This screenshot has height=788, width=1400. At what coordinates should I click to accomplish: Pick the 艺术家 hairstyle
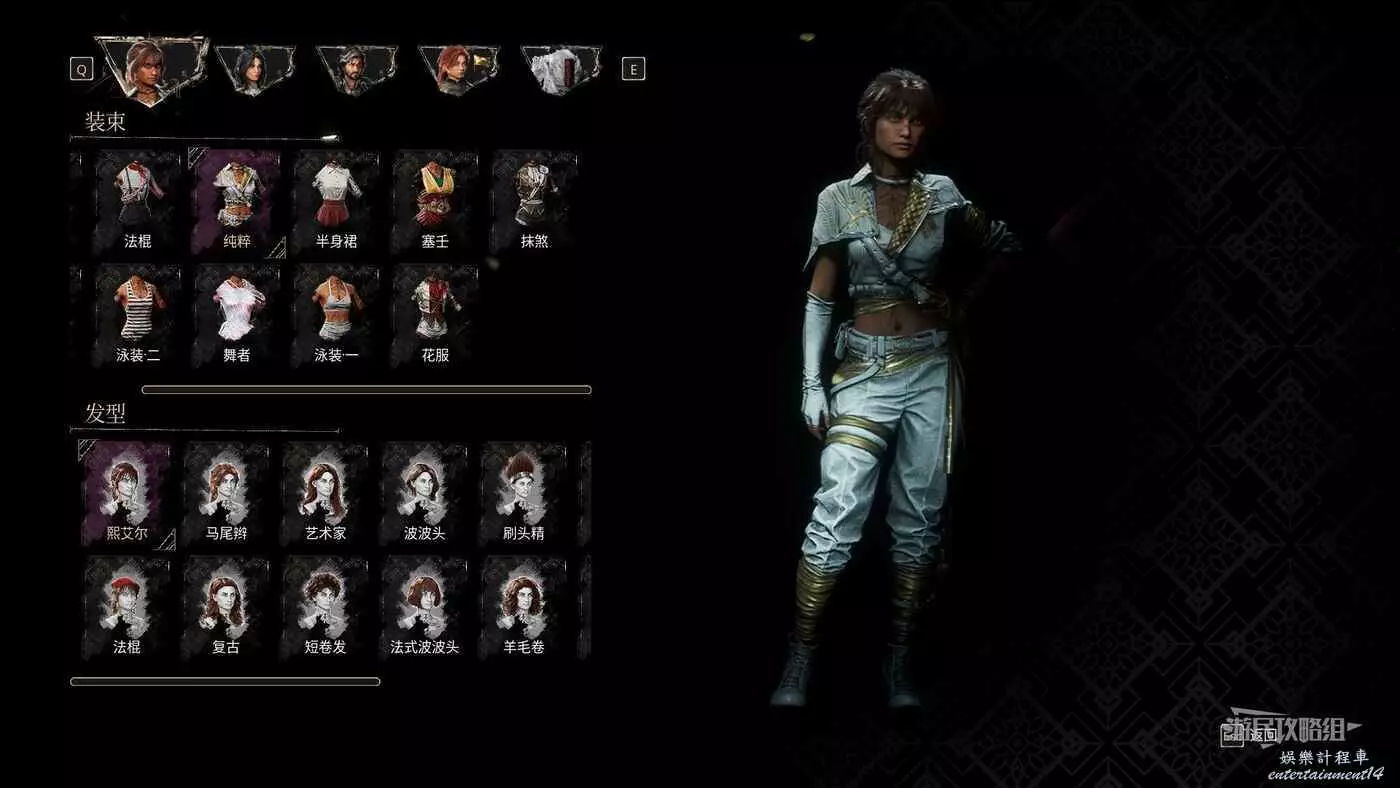point(325,494)
